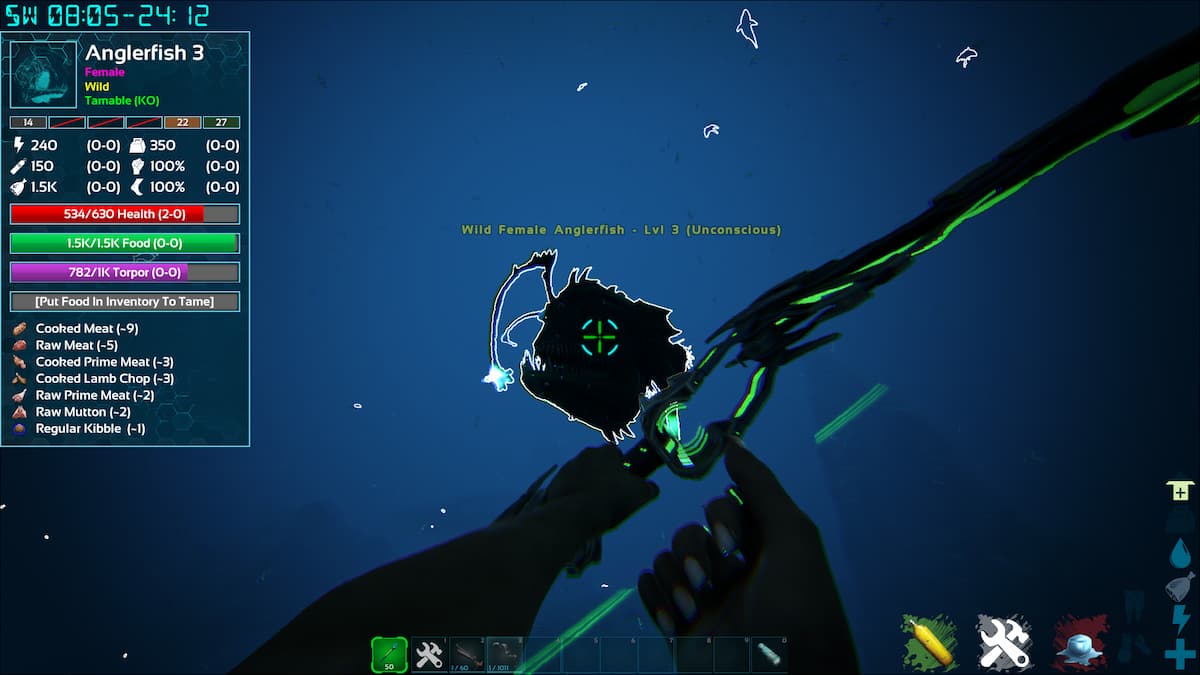This screenshot has height=675, width=1200.
Task: Select the crossed tools hotbar slot
Action: point(429,655)
